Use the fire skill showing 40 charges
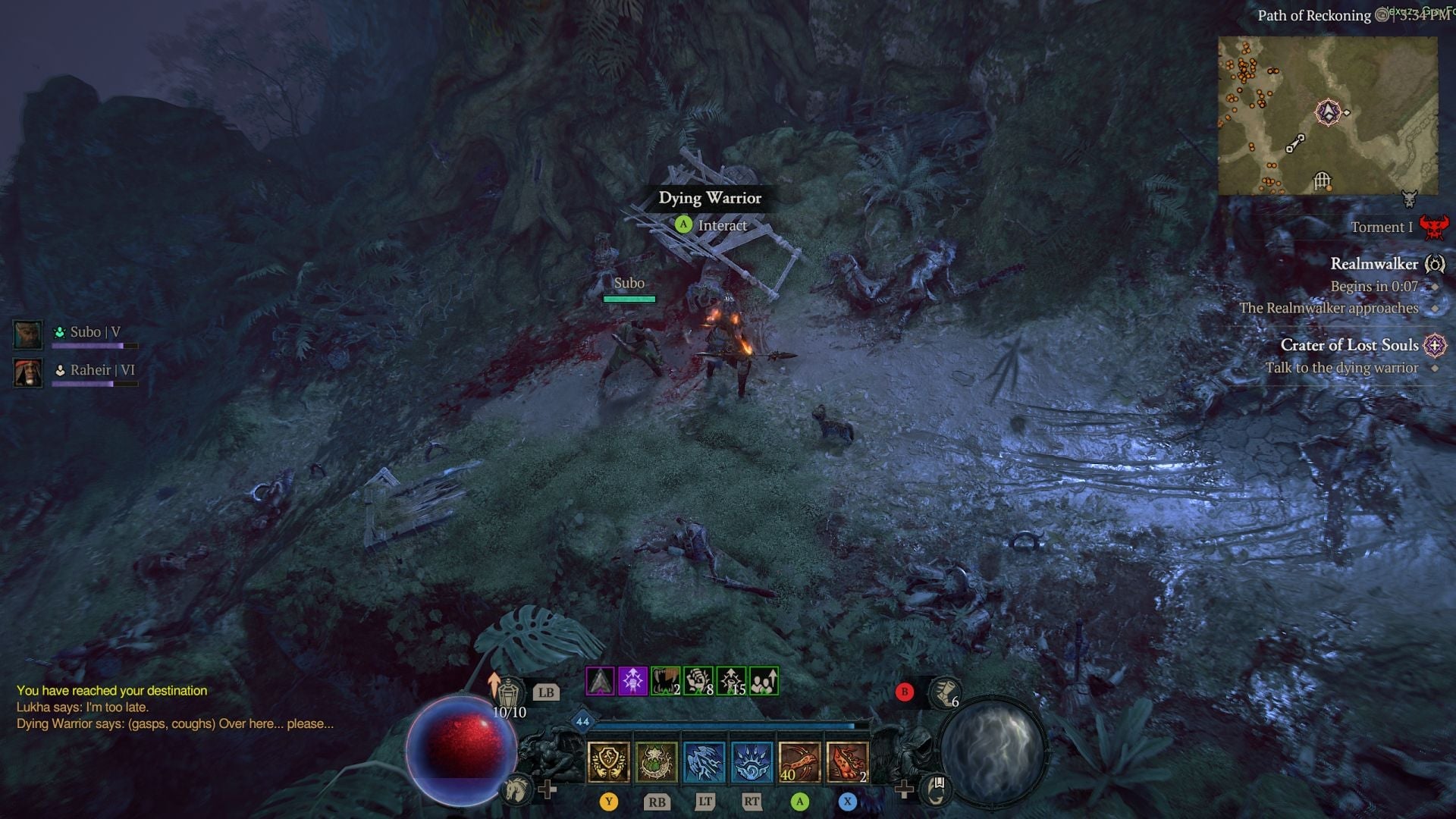This screenshot has height=819, width=1456. [x=800, y=762]
